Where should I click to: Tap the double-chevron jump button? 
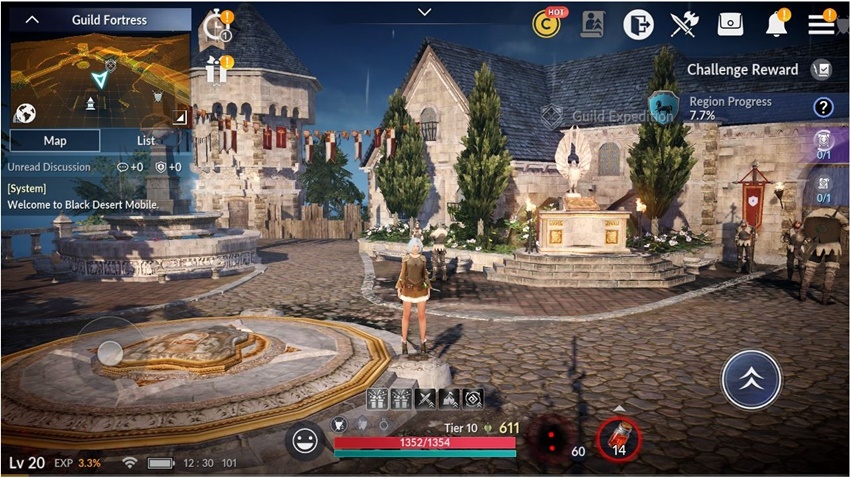tap(751, 379)
